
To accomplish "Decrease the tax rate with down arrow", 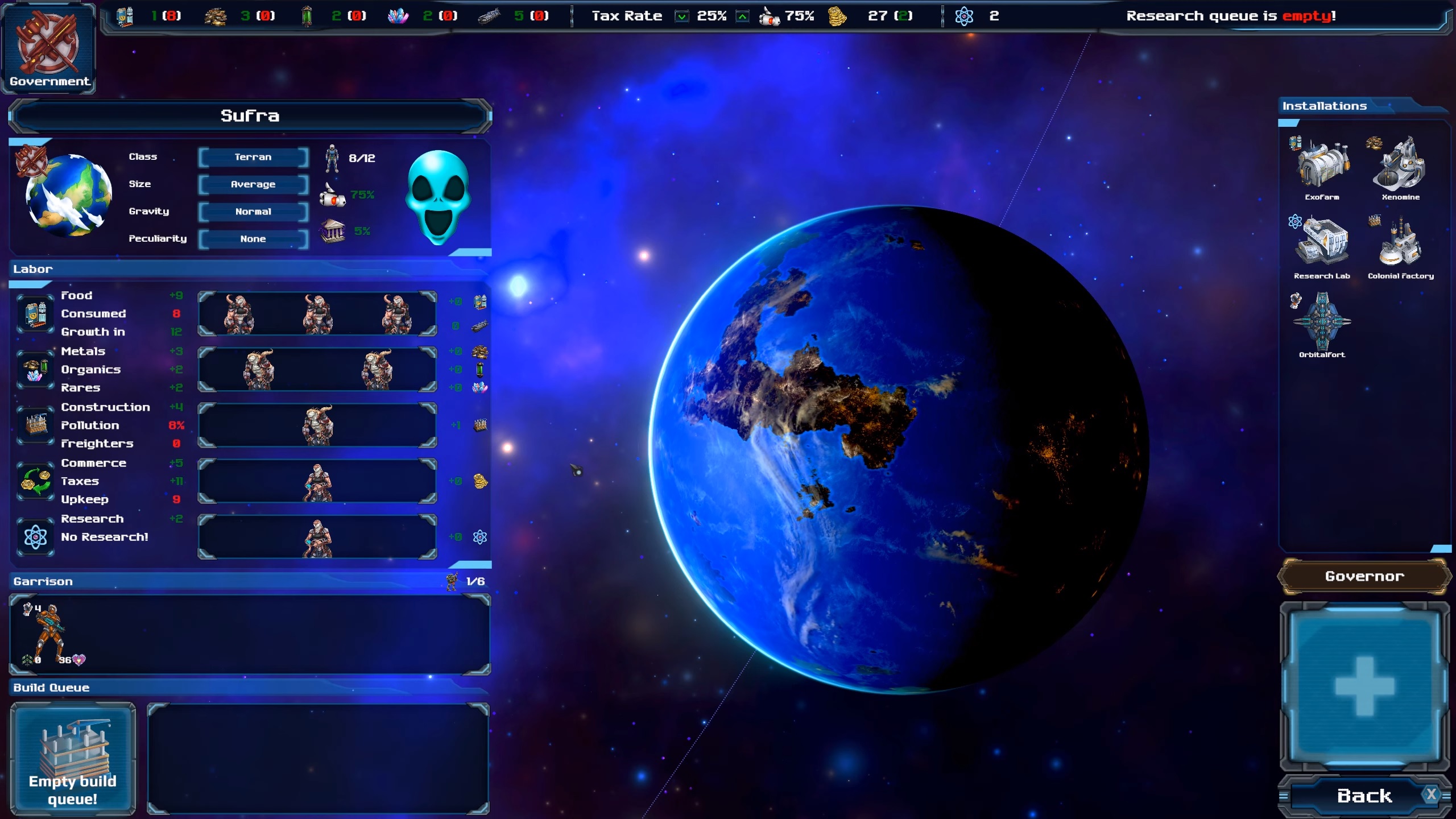I will click(681, 16).
